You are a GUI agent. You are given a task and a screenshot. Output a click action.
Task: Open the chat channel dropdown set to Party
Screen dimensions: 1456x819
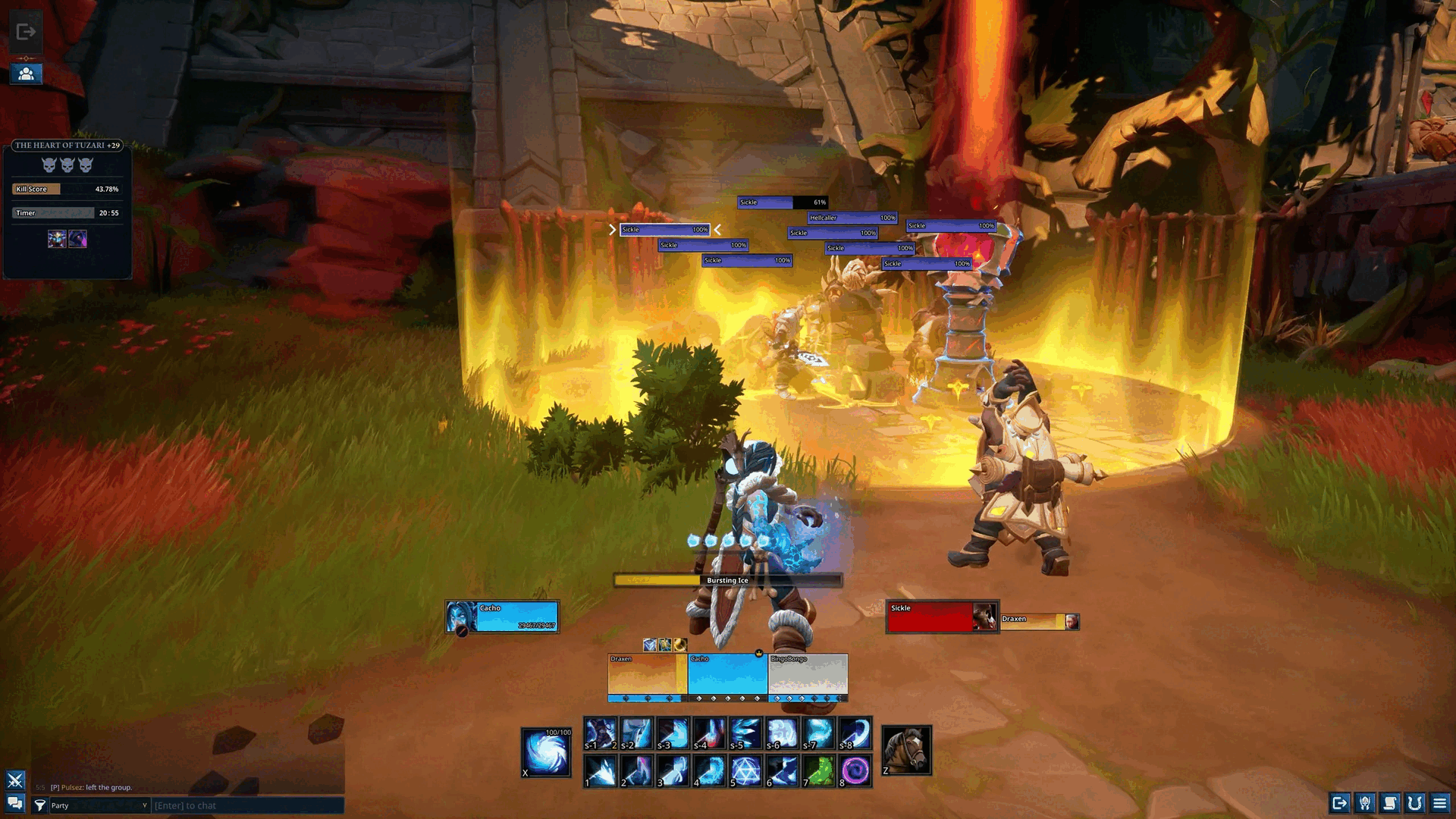(99, 805)
